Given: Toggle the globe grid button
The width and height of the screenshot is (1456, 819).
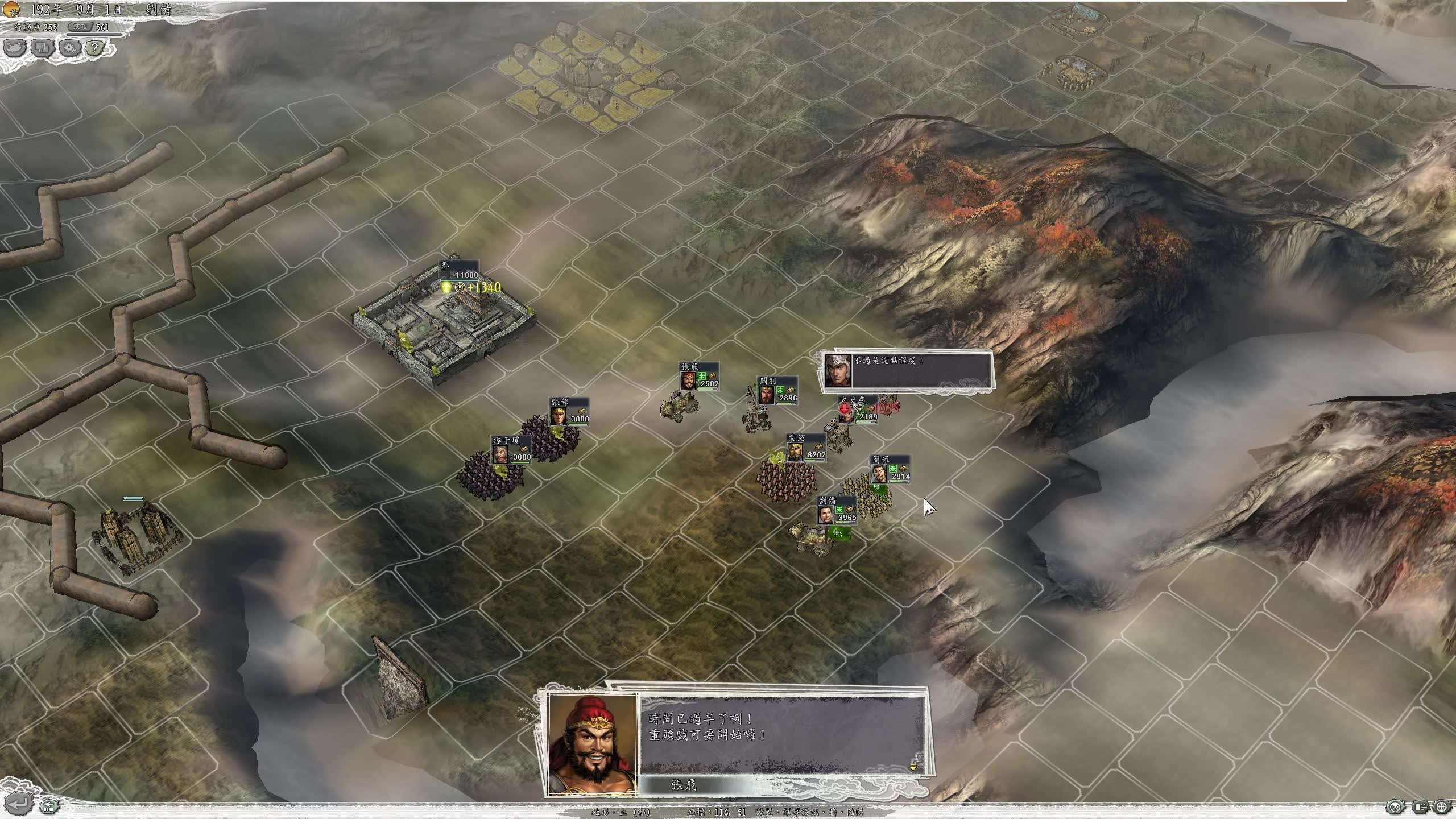Looking at the screenshot, I should (x=1442, y=806).
